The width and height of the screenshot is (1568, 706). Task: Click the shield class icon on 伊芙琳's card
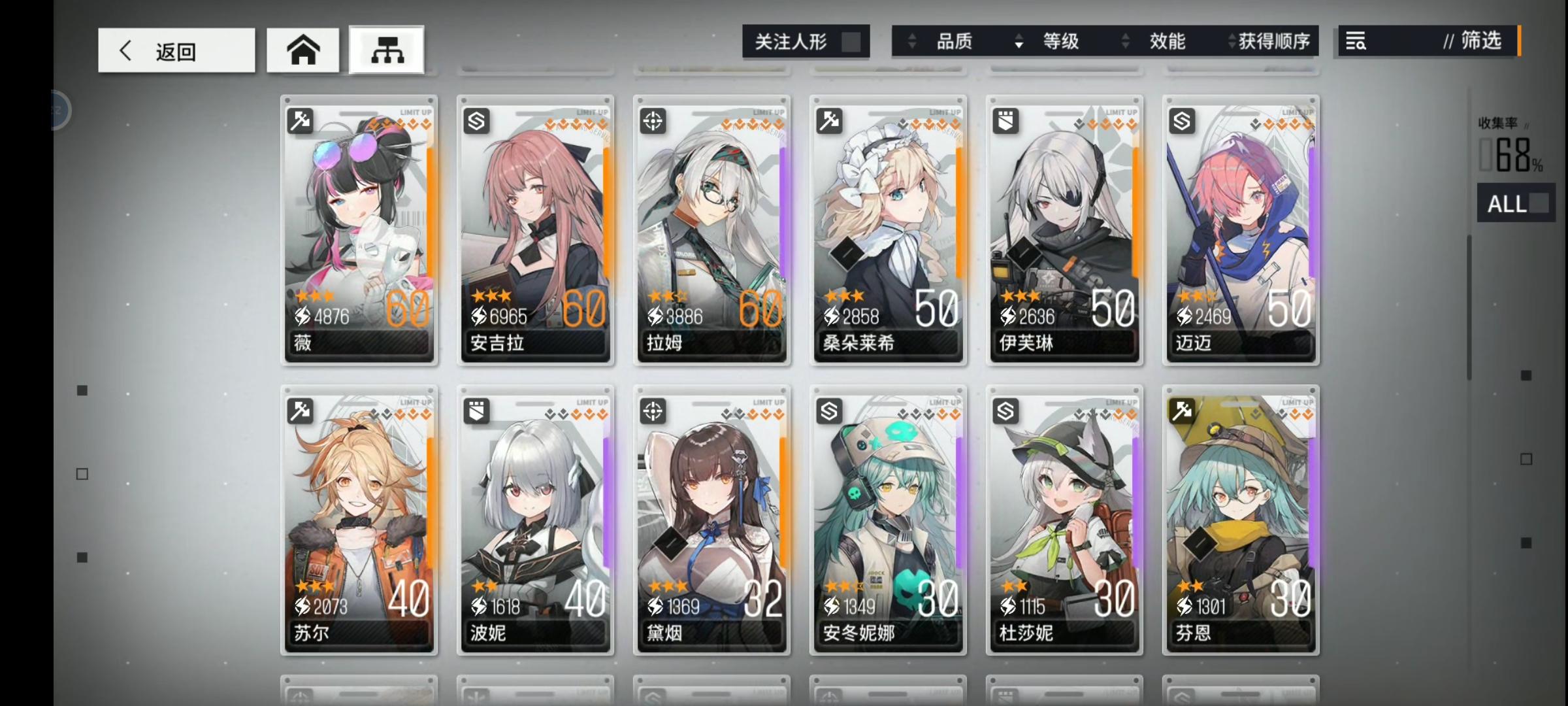click(x=1005, y=121)
